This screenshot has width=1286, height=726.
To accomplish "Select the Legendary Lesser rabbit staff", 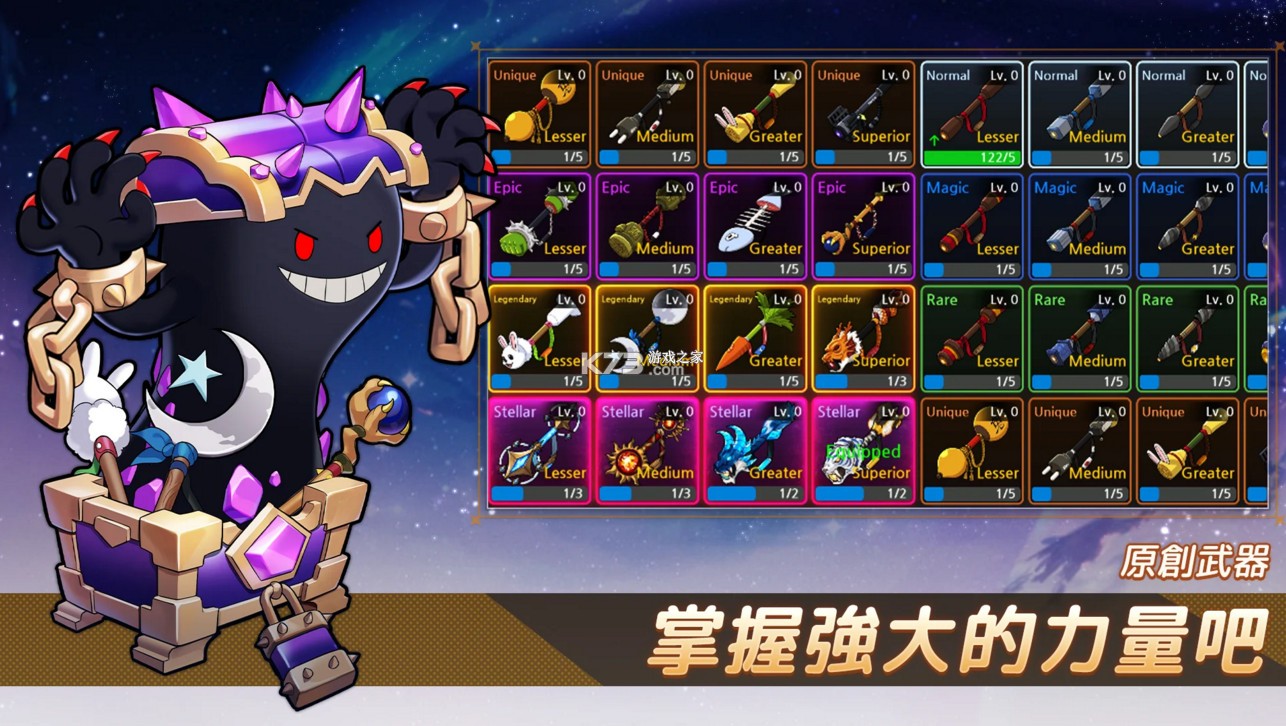I will click(541, 337).
